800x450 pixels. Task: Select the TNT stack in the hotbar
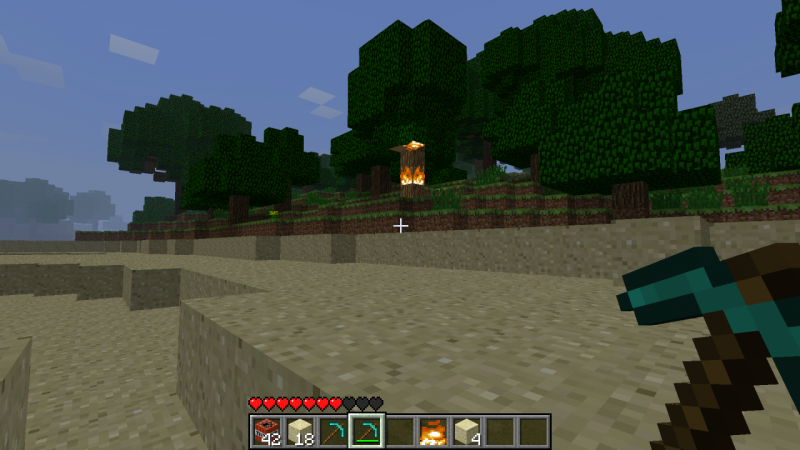(x=266, y=431)
